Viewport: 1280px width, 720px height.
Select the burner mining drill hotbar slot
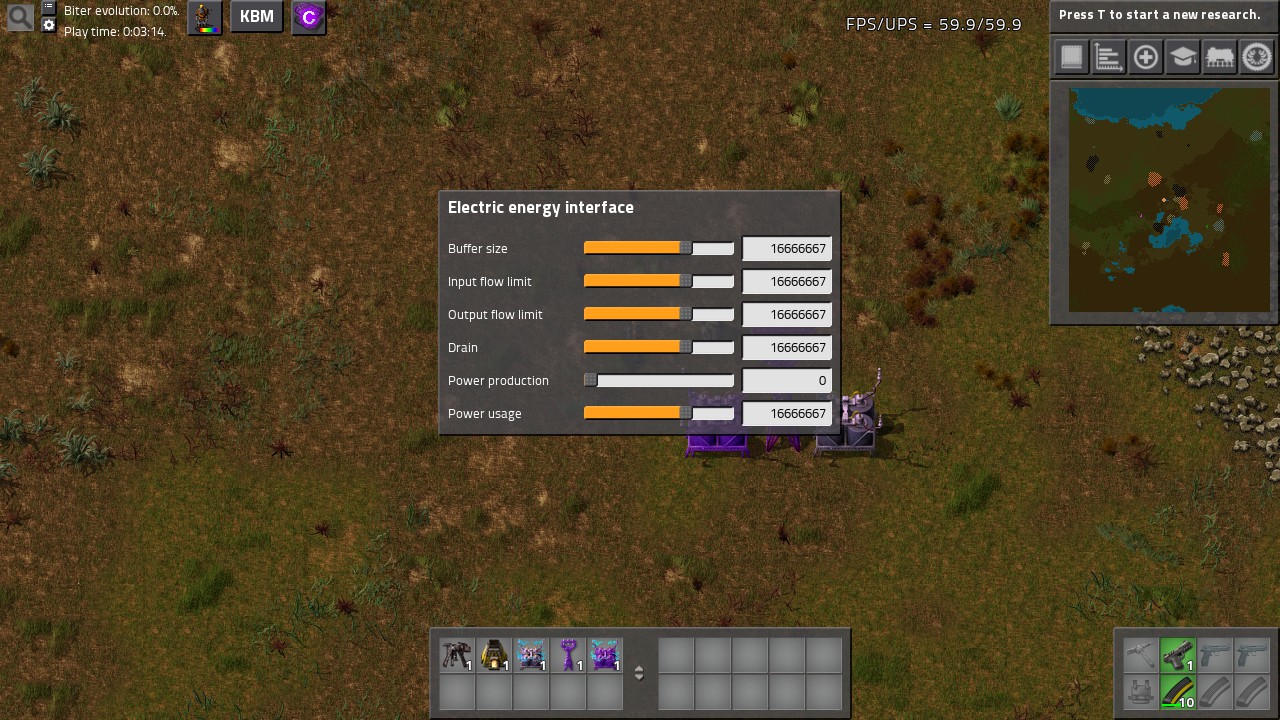point(457,656)
